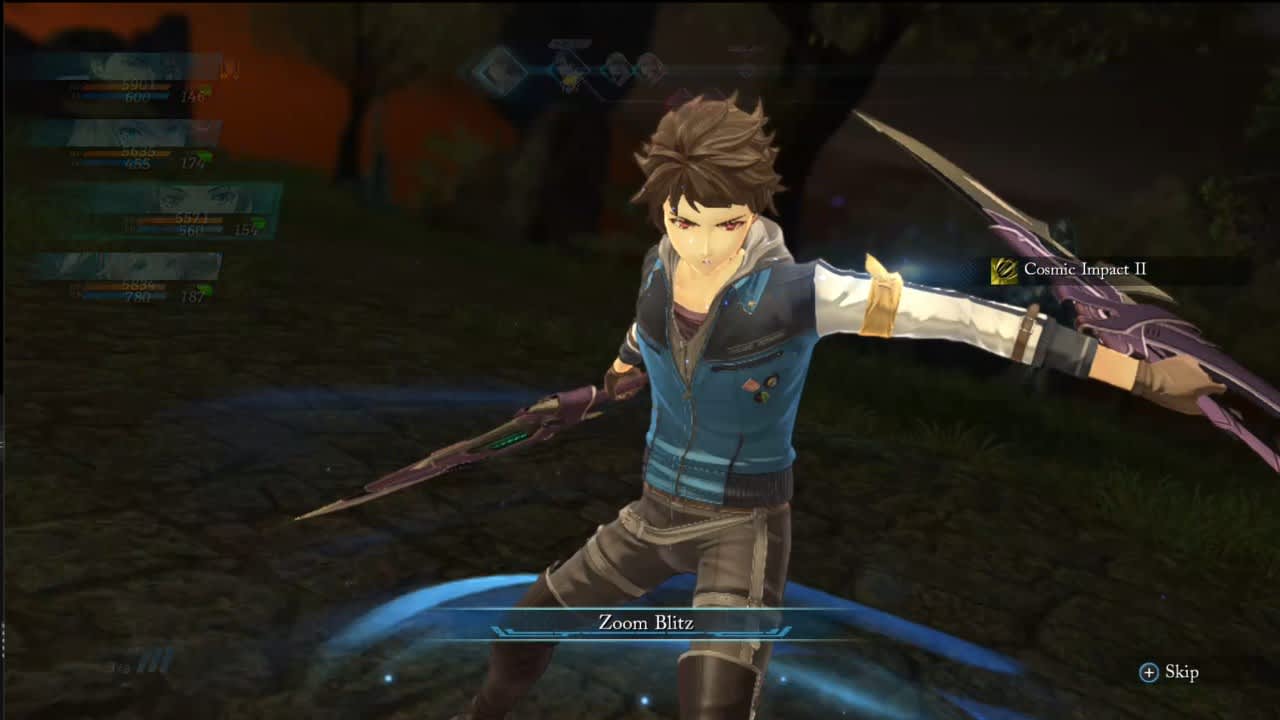Select the first party member portrait diamond at top

pyautogui.click(x=502, y=73)
